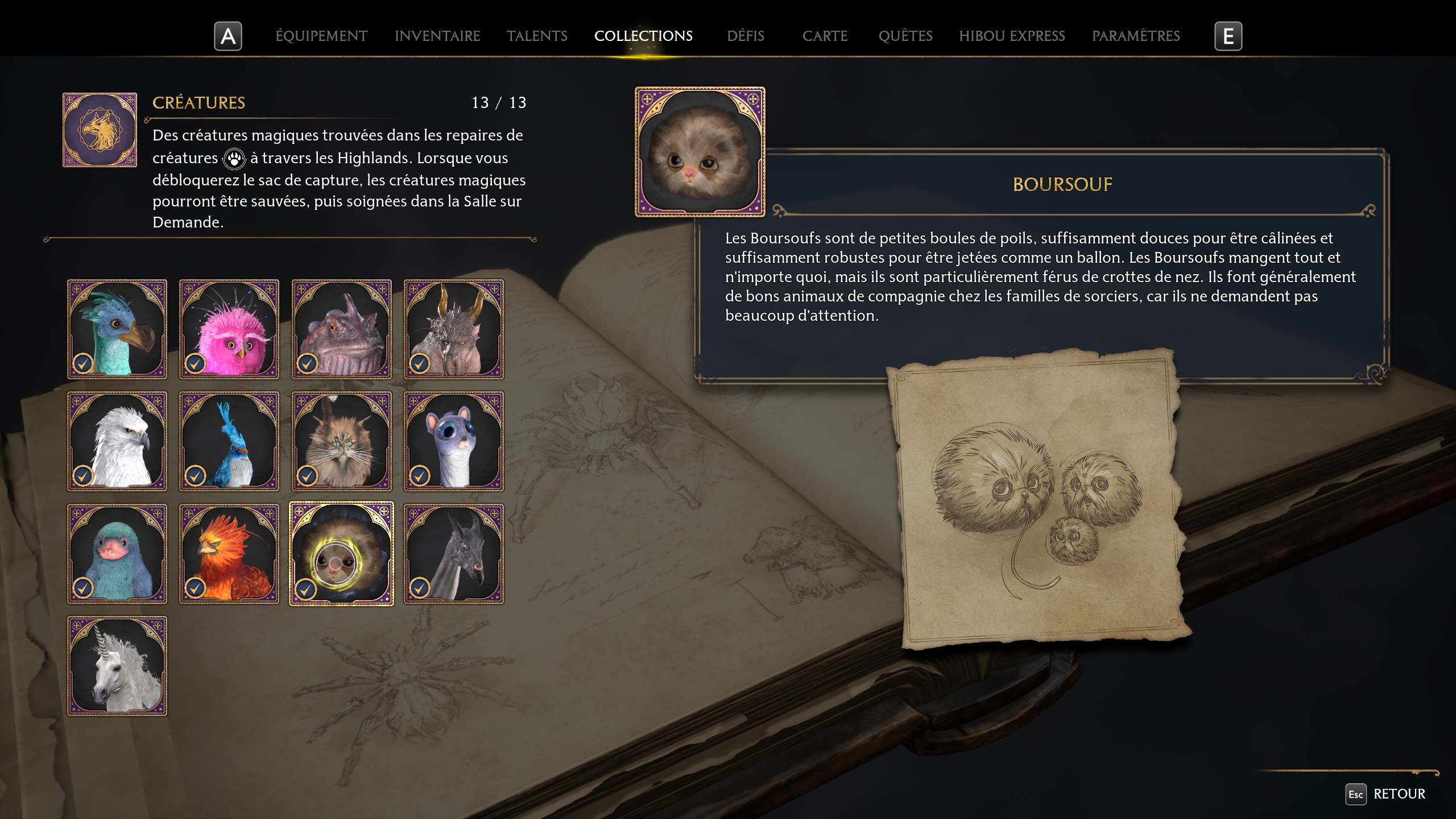Switch to the TALENTS tab
1456x819 pixels.
coord(536,36)
